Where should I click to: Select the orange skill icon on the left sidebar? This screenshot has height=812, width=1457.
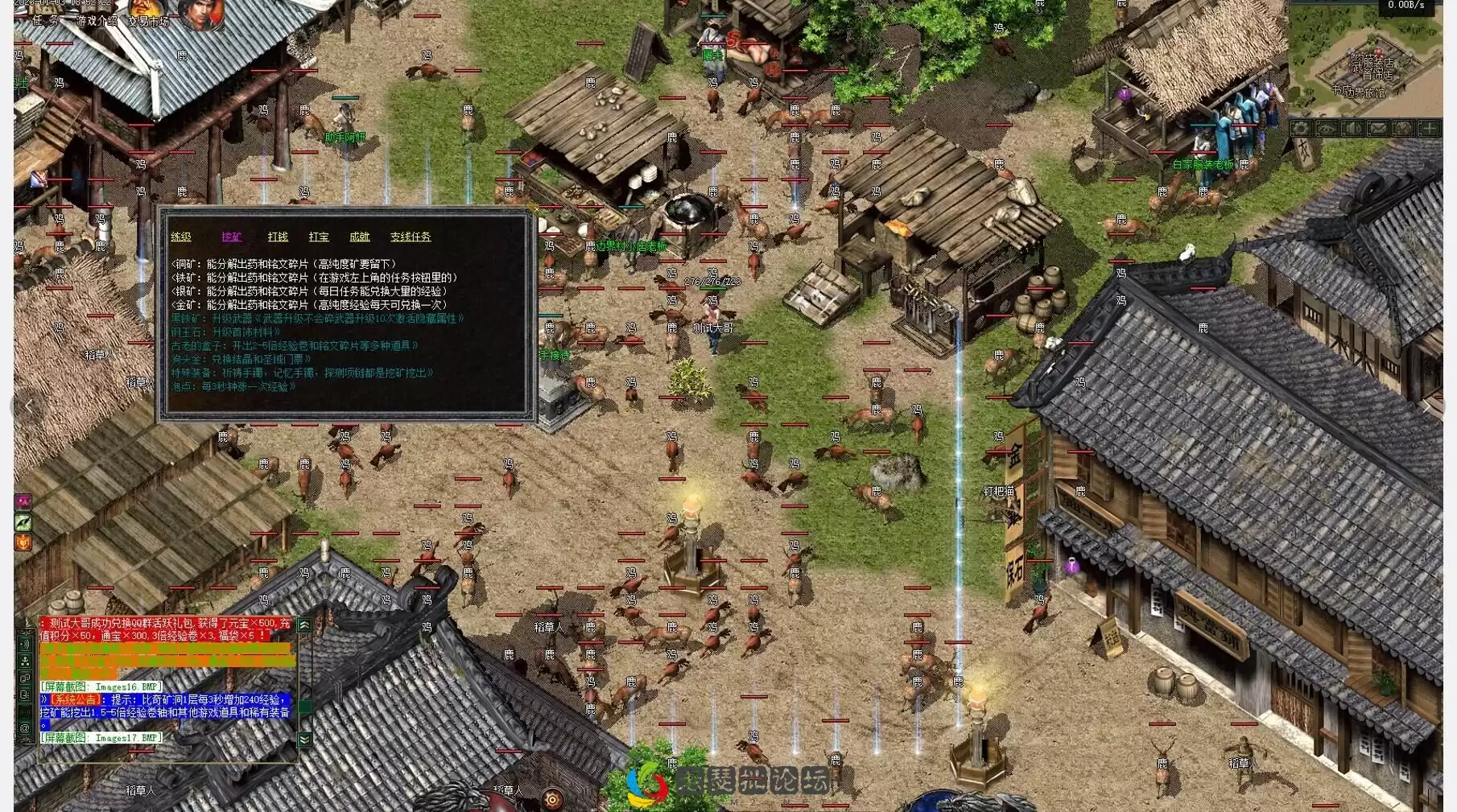[x=24, y=541]
